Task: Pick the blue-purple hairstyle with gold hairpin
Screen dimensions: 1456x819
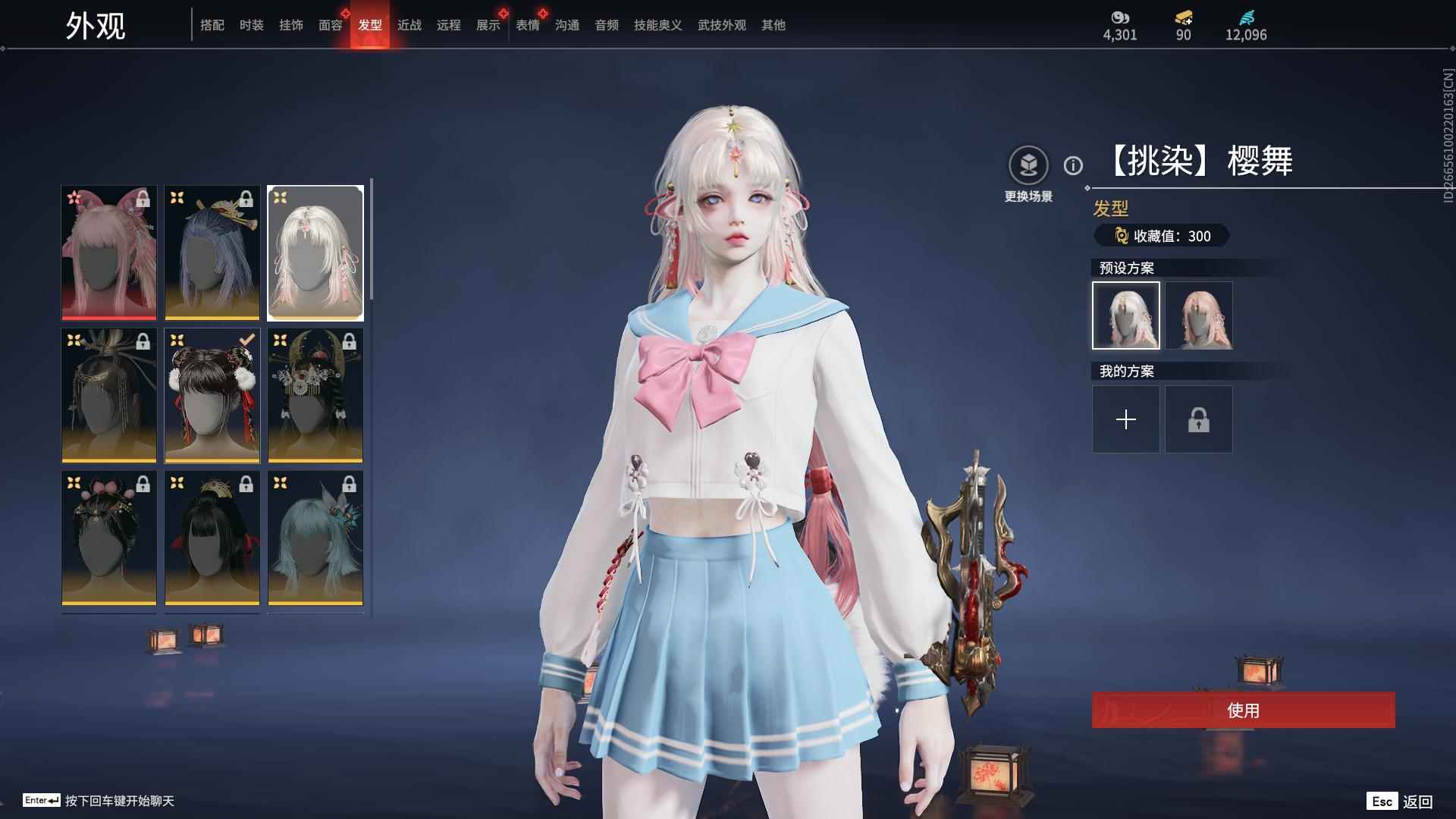Action: (x=212, y=253)
